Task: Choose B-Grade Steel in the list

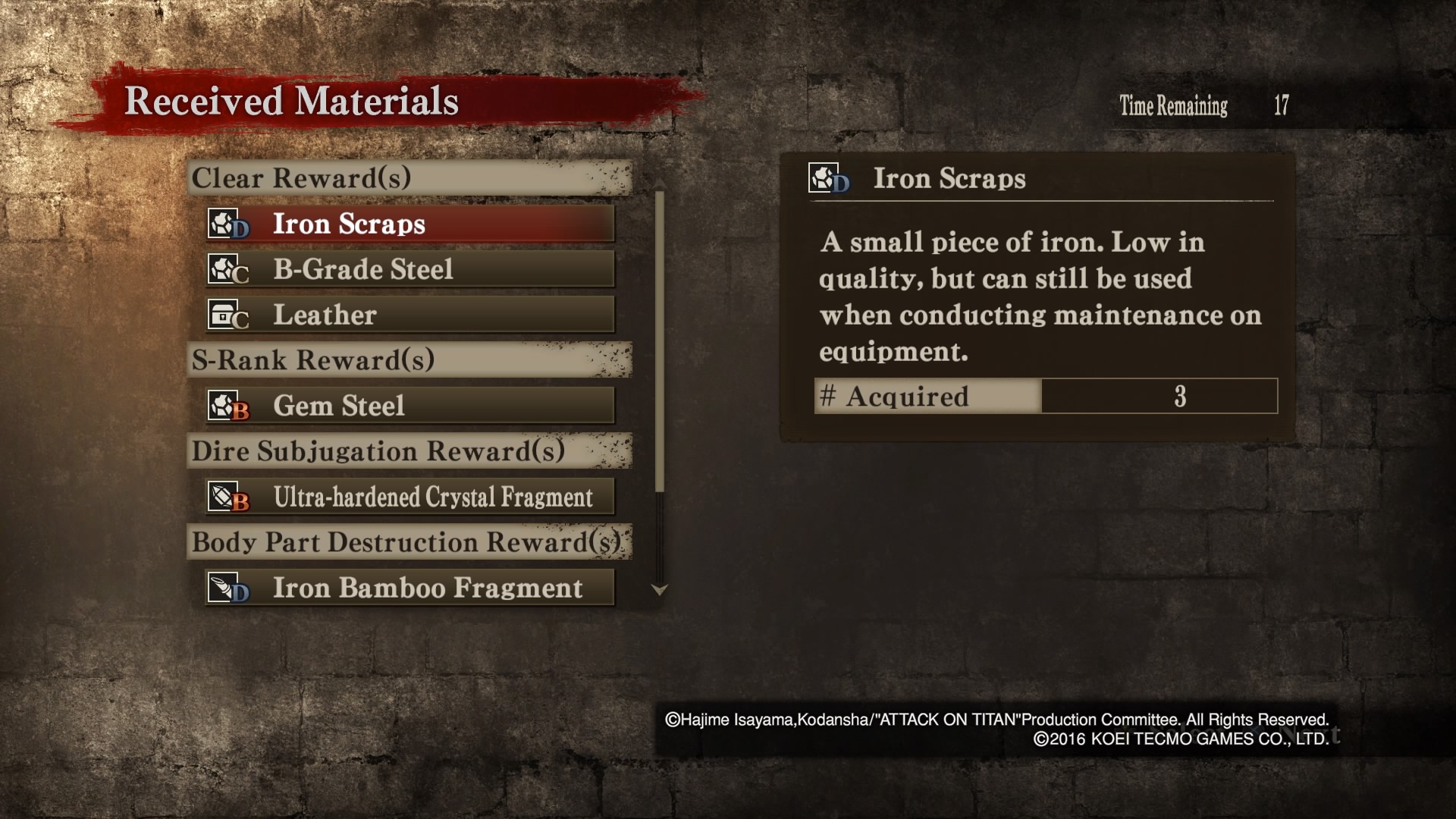Action: [409, 269]
